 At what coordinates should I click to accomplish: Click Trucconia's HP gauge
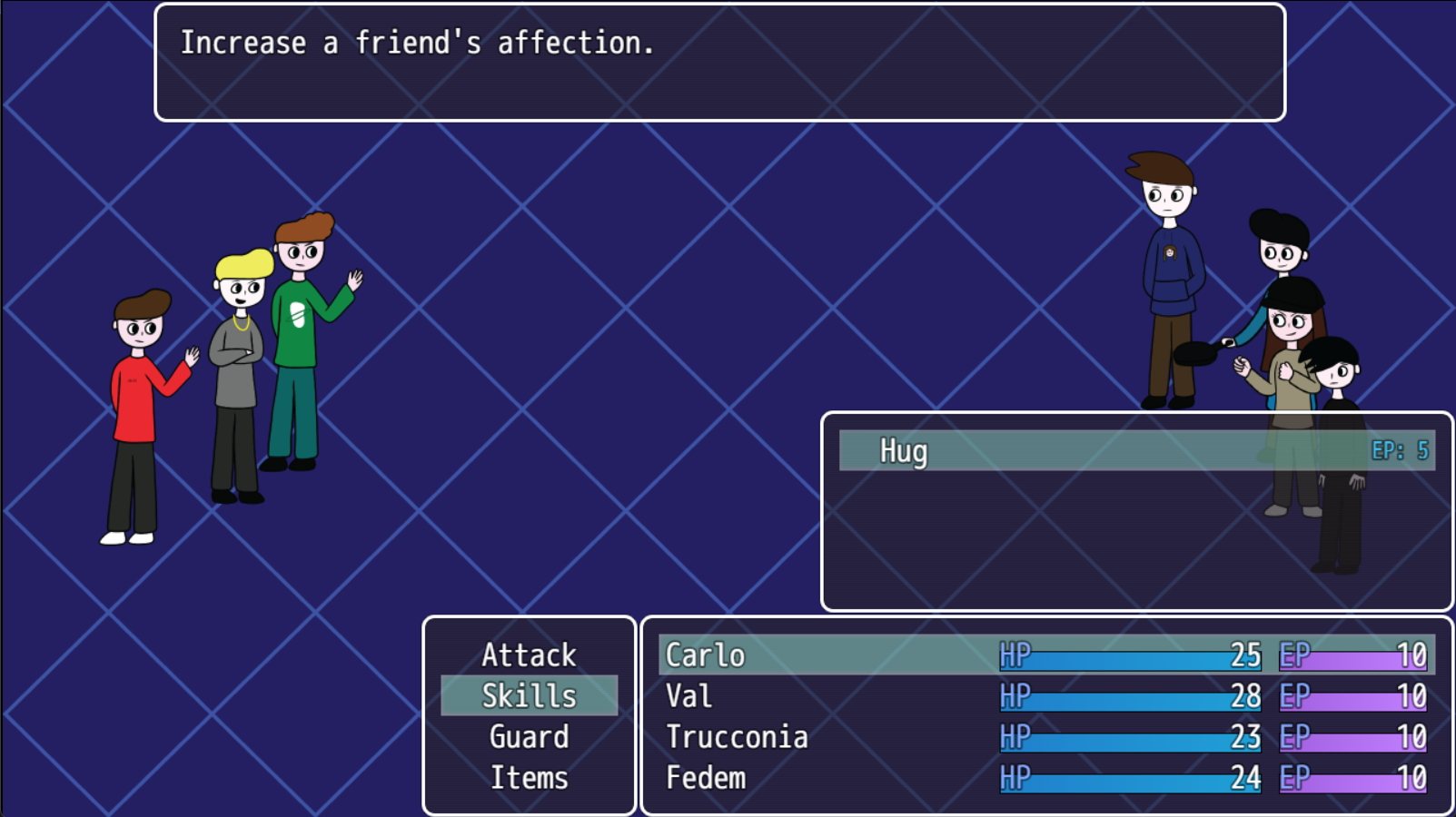1131,736
